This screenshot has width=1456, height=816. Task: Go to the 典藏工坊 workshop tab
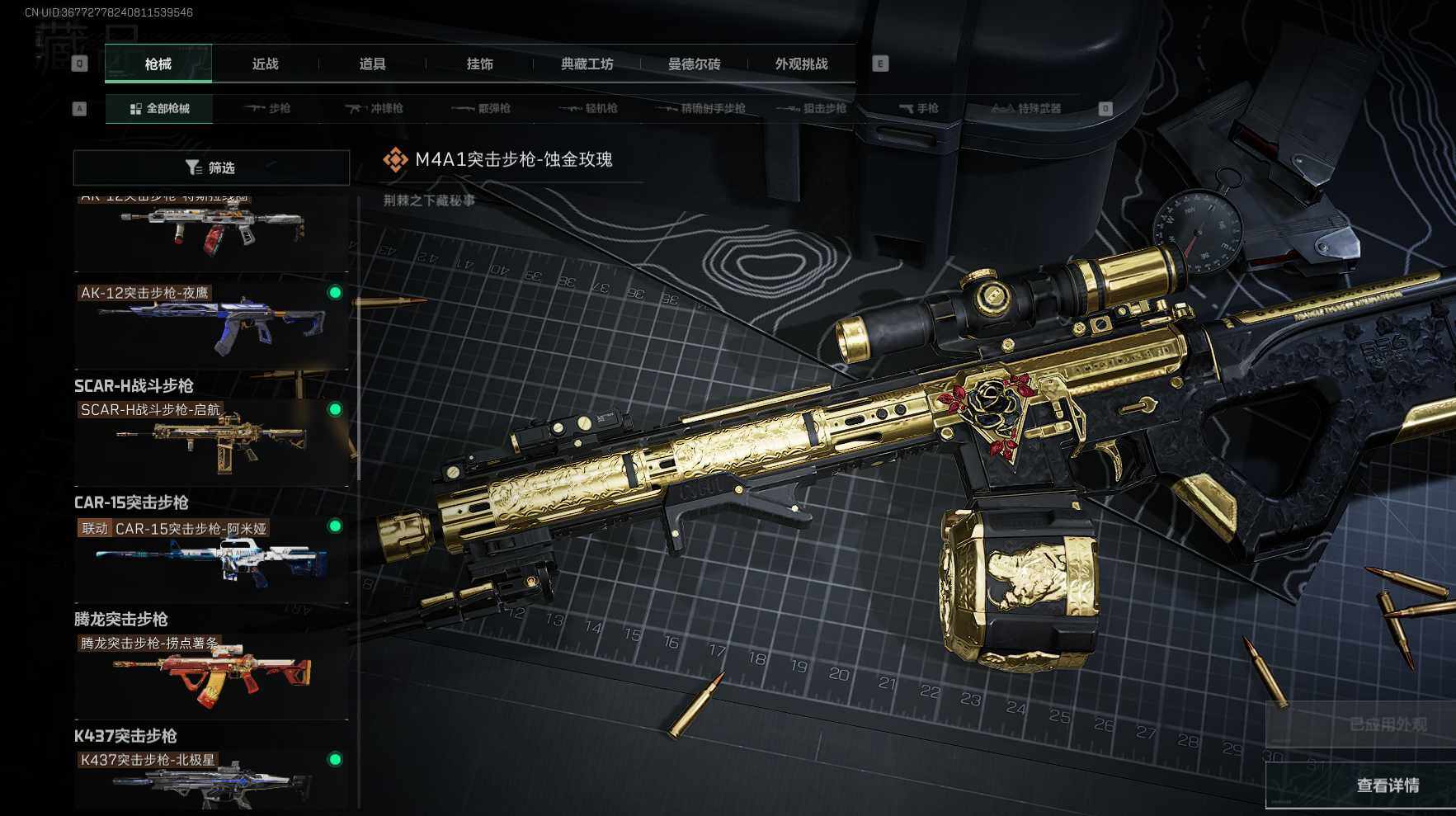click(587, 64)
